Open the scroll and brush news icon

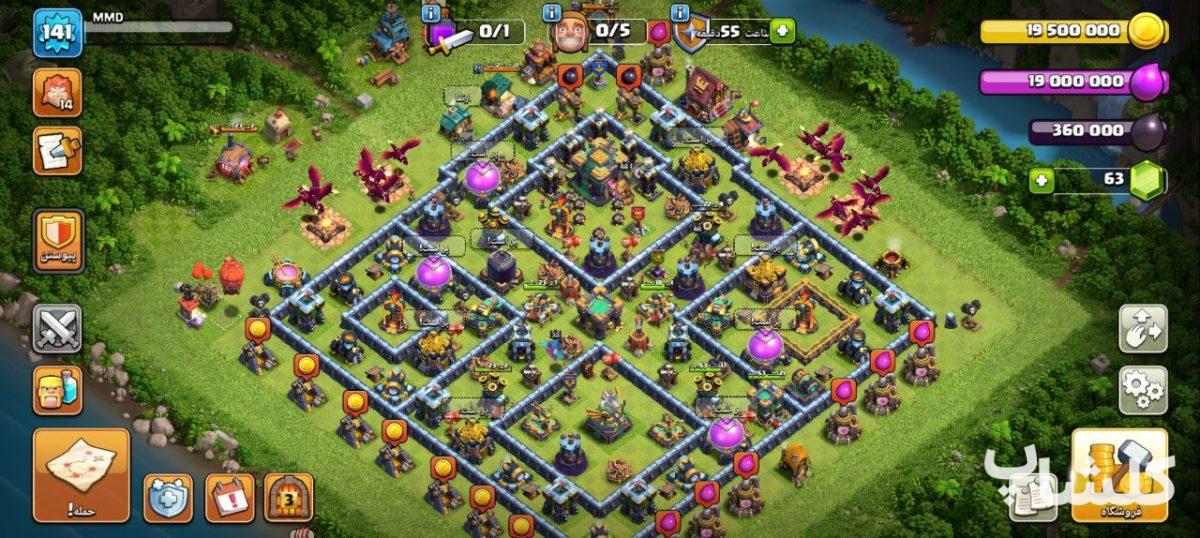[57, 152]
